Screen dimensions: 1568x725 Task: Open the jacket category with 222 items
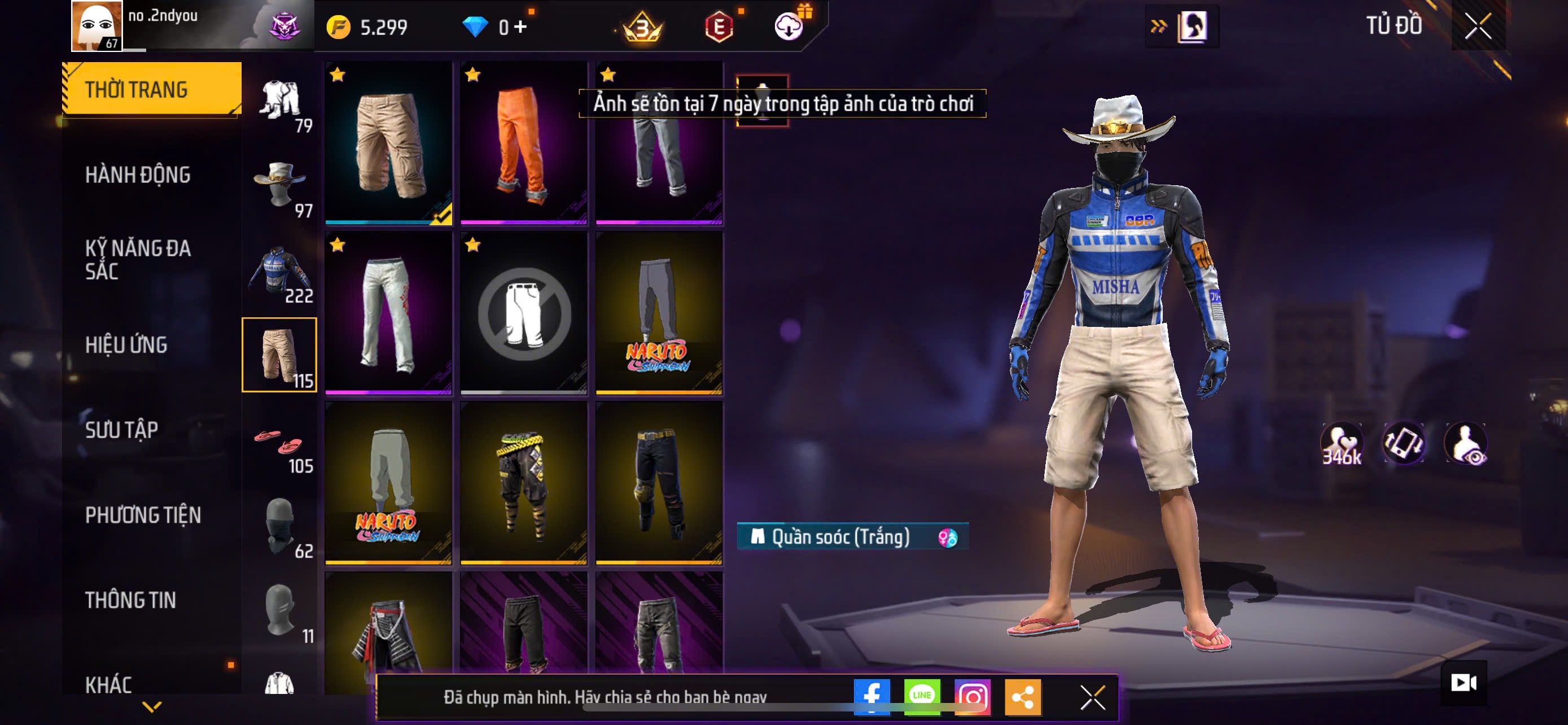(280, 272)
